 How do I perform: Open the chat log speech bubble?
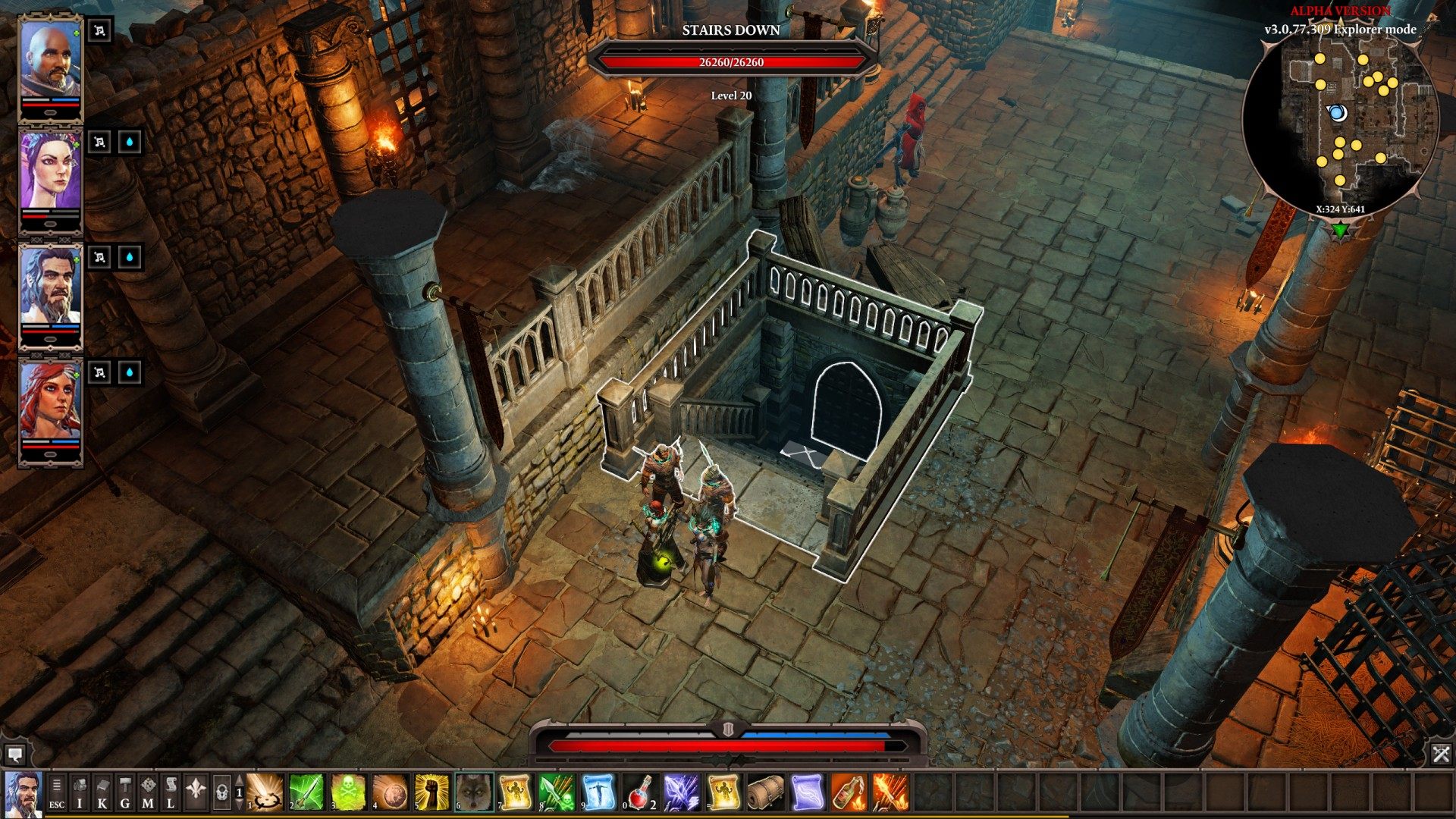(14, 754)
